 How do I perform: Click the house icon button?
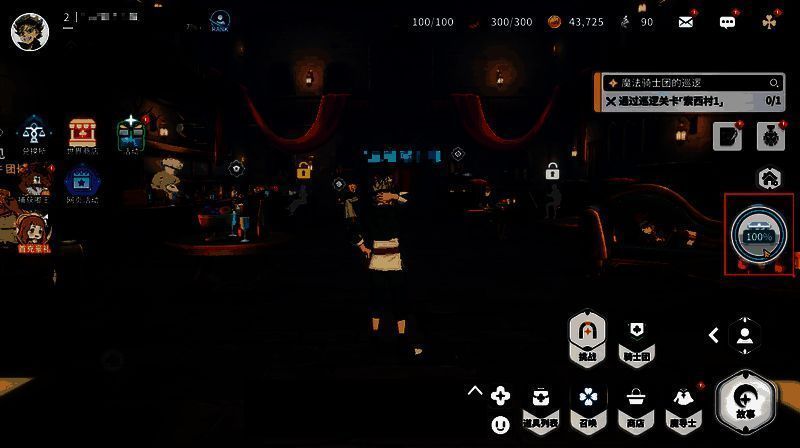pyautogui.click(x=769, y=178)
